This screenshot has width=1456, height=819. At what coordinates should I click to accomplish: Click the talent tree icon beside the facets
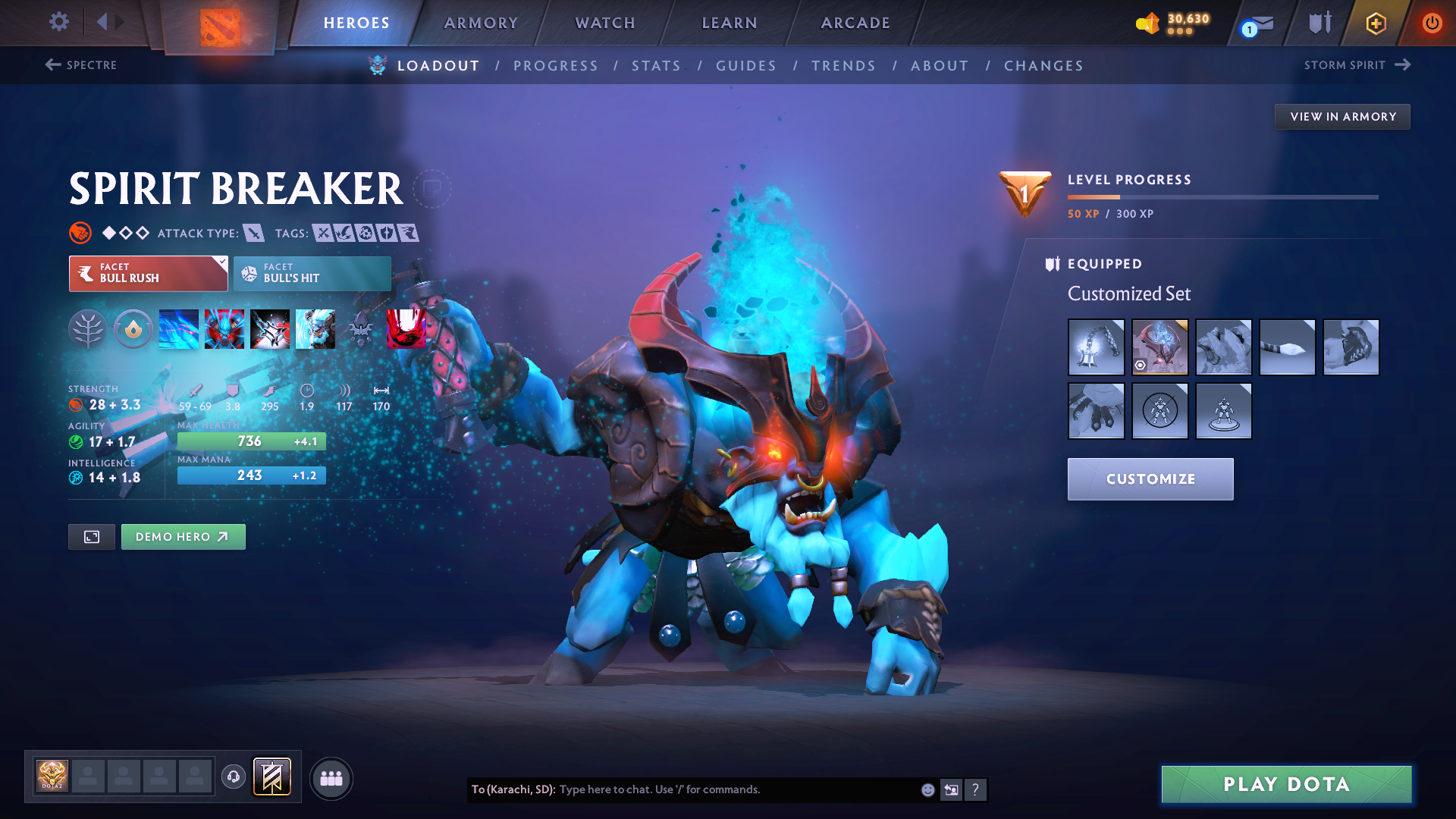(x=88, y=328)
